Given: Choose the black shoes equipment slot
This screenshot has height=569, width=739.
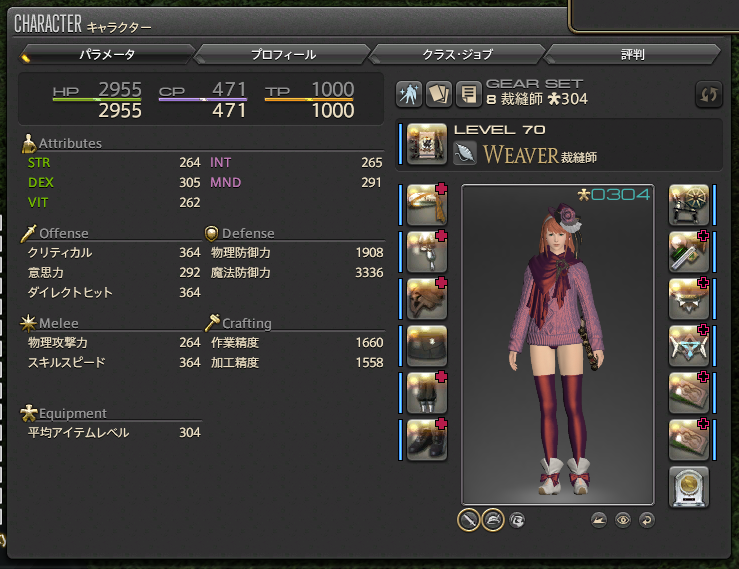Looking at the screenshot, I should pos(427,440).
